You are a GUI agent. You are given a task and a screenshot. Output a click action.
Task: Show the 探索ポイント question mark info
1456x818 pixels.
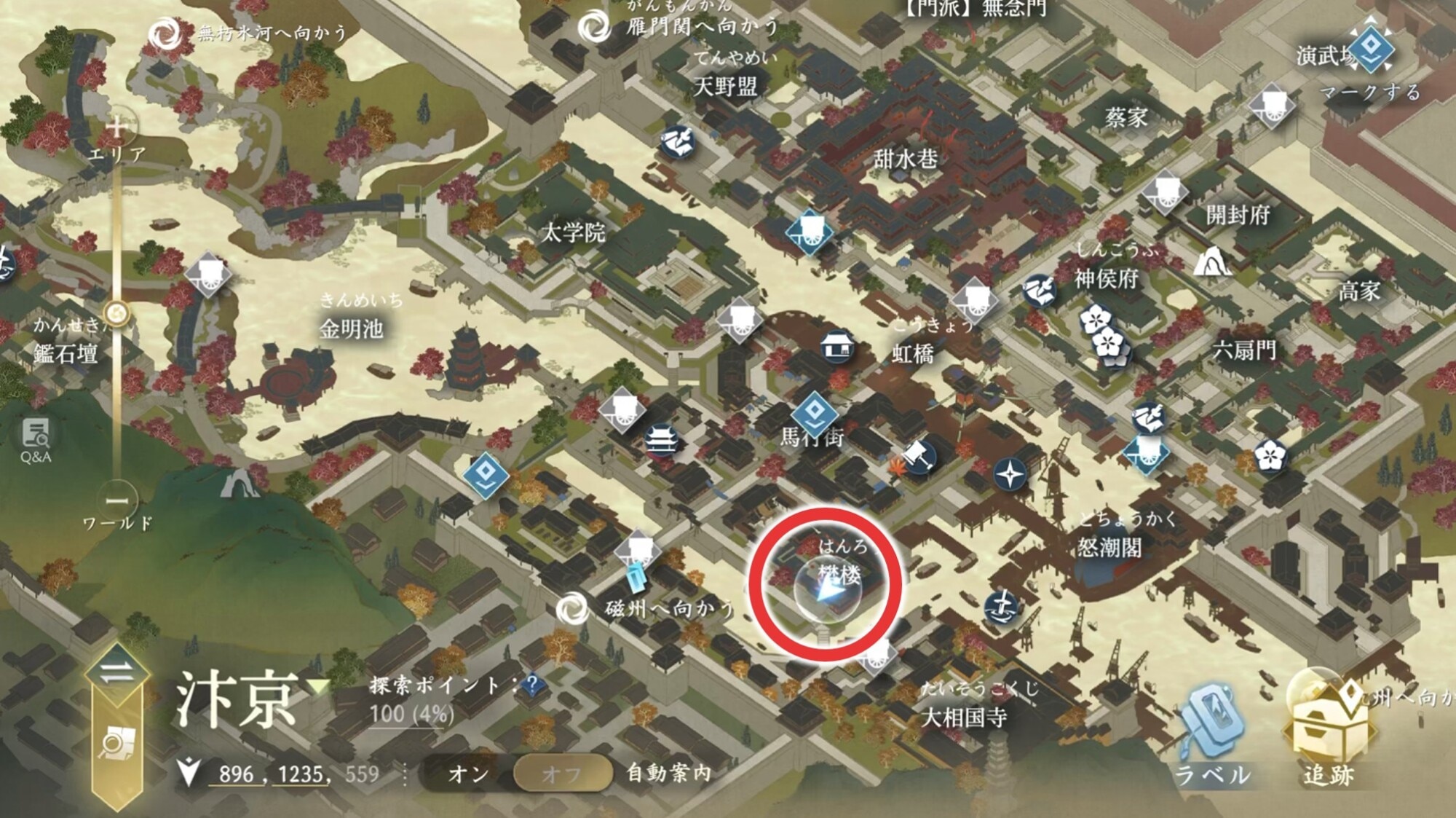coord(532,683)
